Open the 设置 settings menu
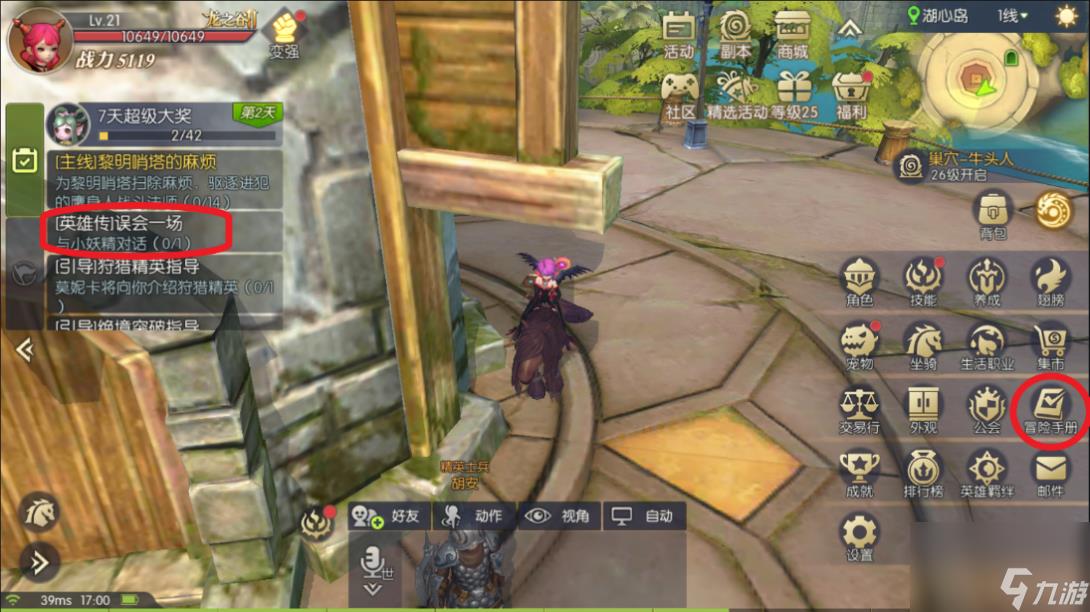Image resolution: width=1090 pixels, height=612 pixels. [859, 536]
